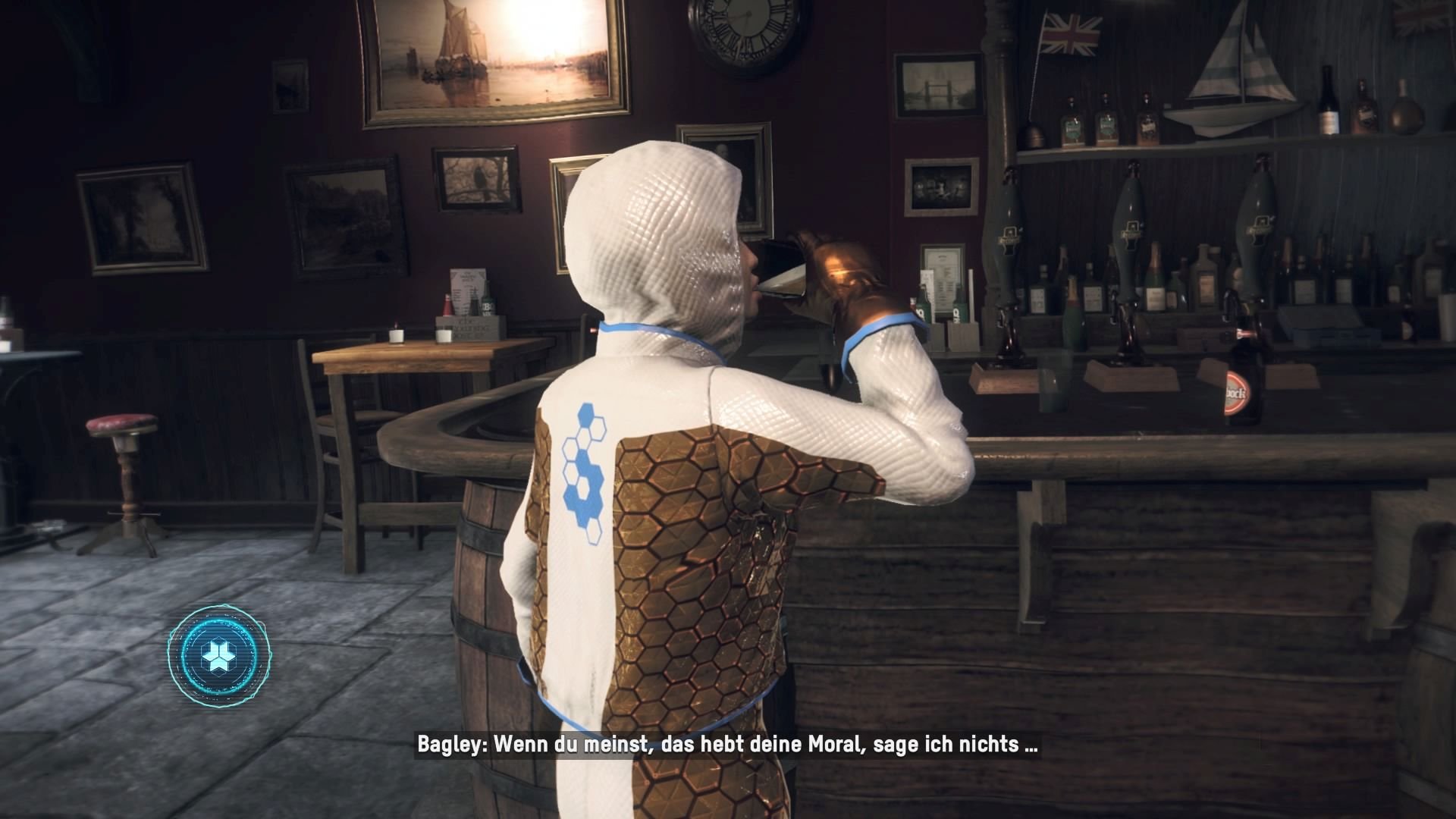Select the Tower Bridge photo behind the bar

tap(939, 85)
